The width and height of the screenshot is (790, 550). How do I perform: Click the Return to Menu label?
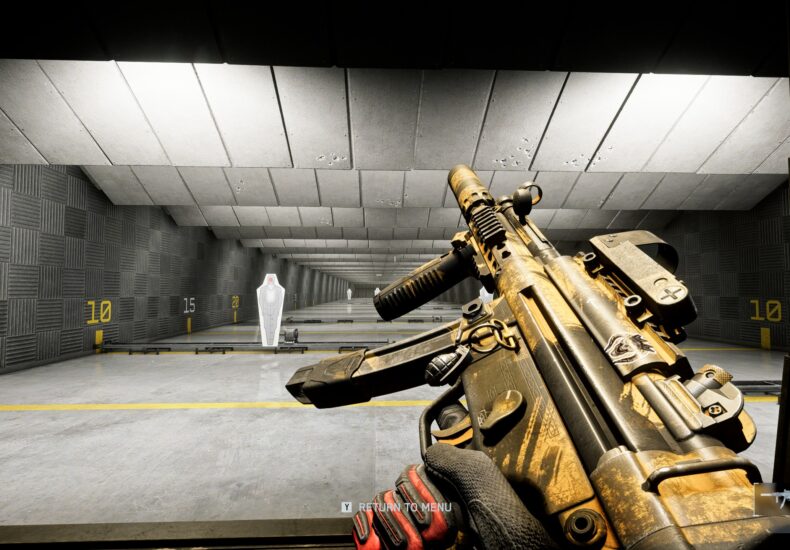404,507
